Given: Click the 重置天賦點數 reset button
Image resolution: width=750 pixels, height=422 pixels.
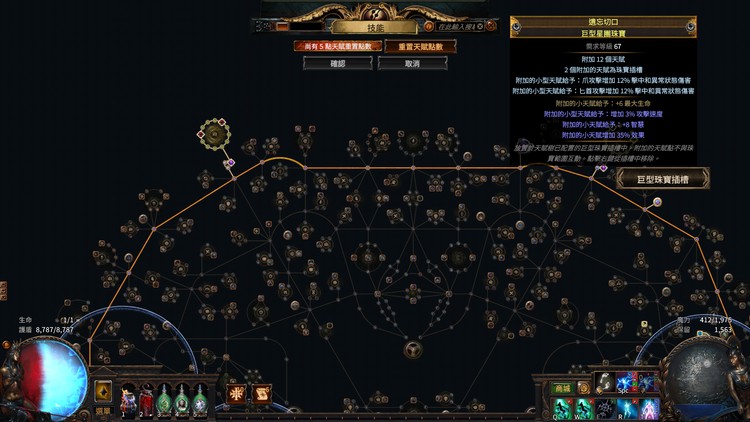Looking at the screenshot, I should (412, 46).
